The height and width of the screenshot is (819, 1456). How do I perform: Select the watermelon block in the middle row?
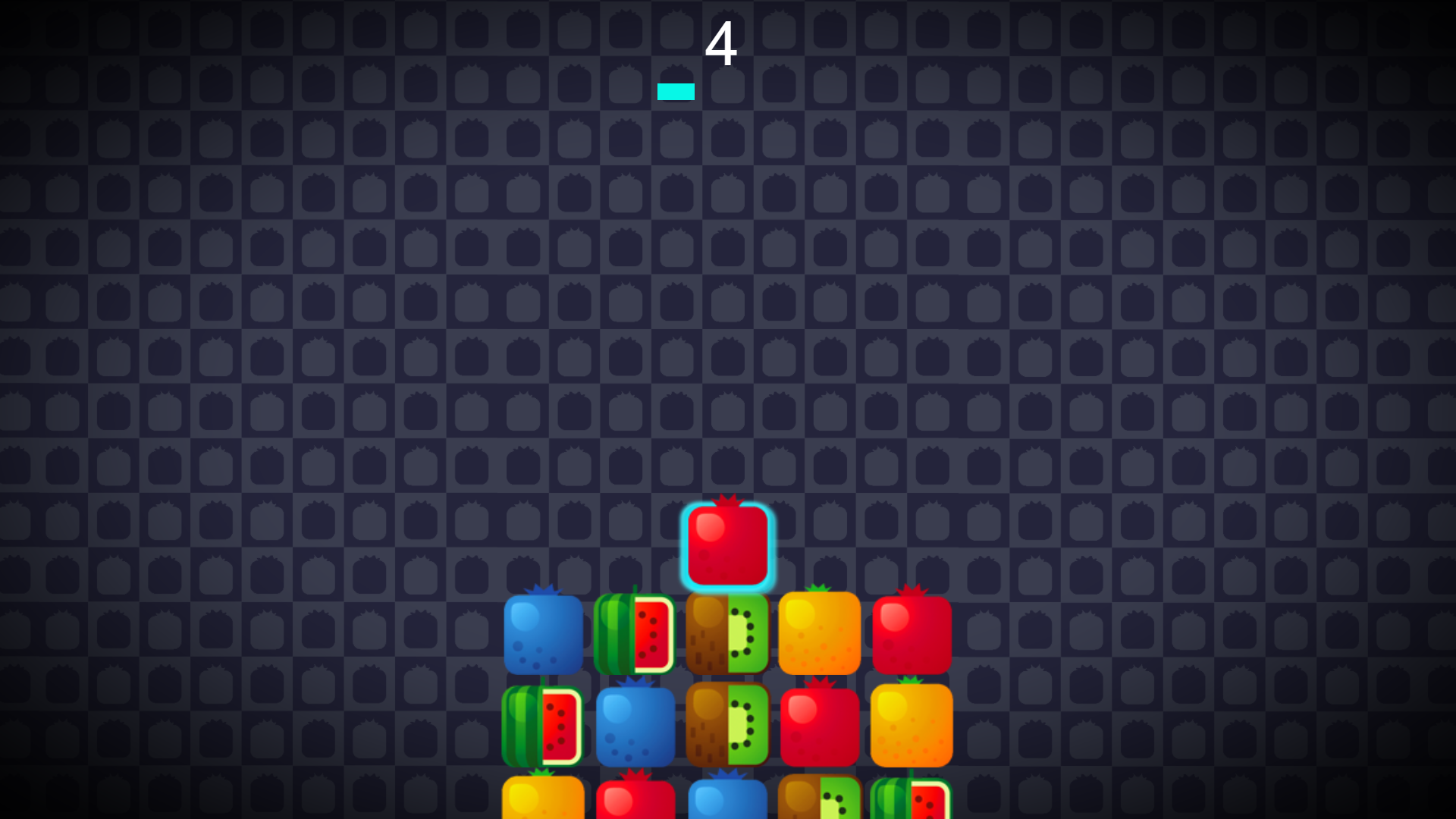click(543, 726)
